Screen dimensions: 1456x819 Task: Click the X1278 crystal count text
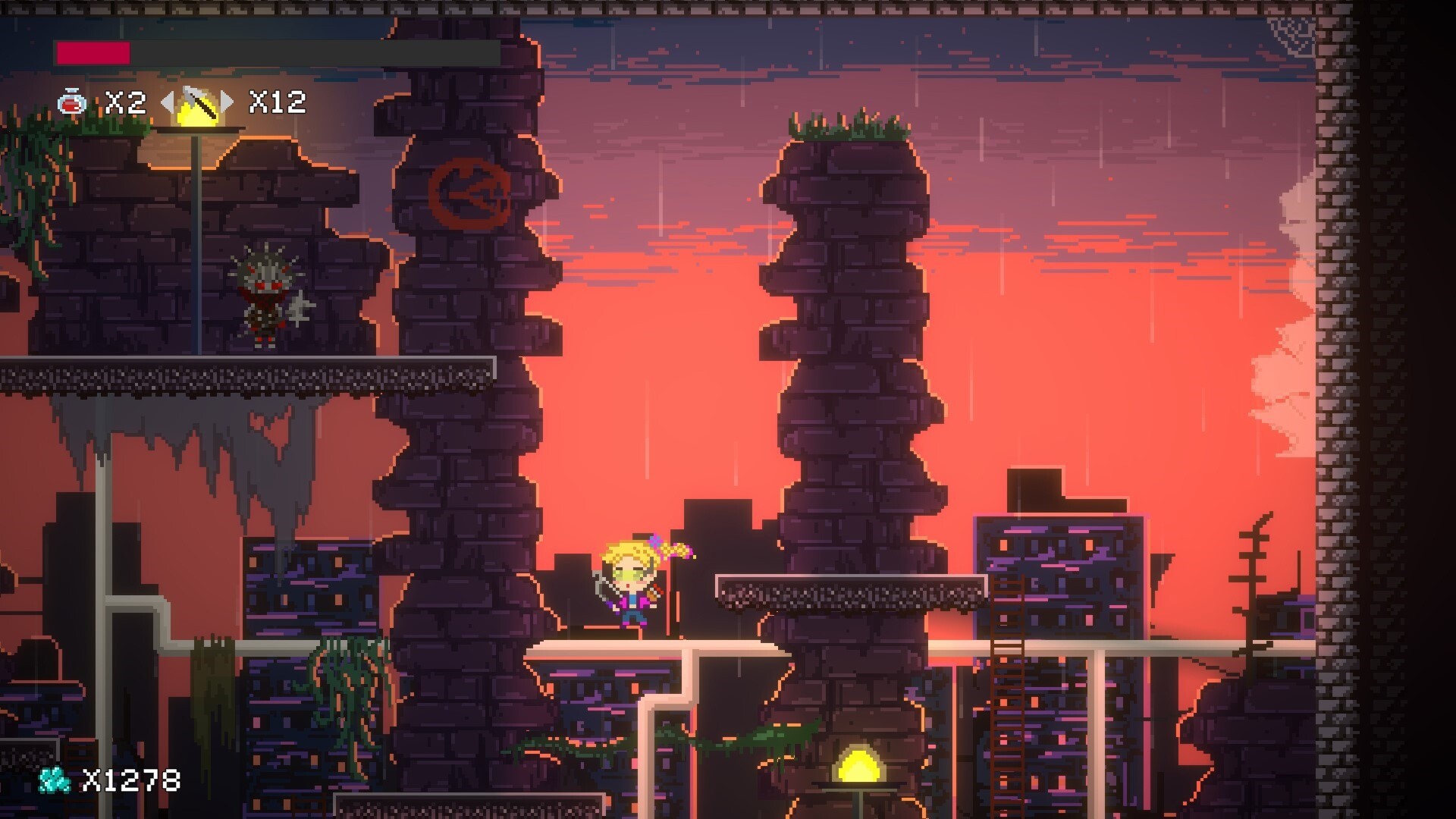133,780
